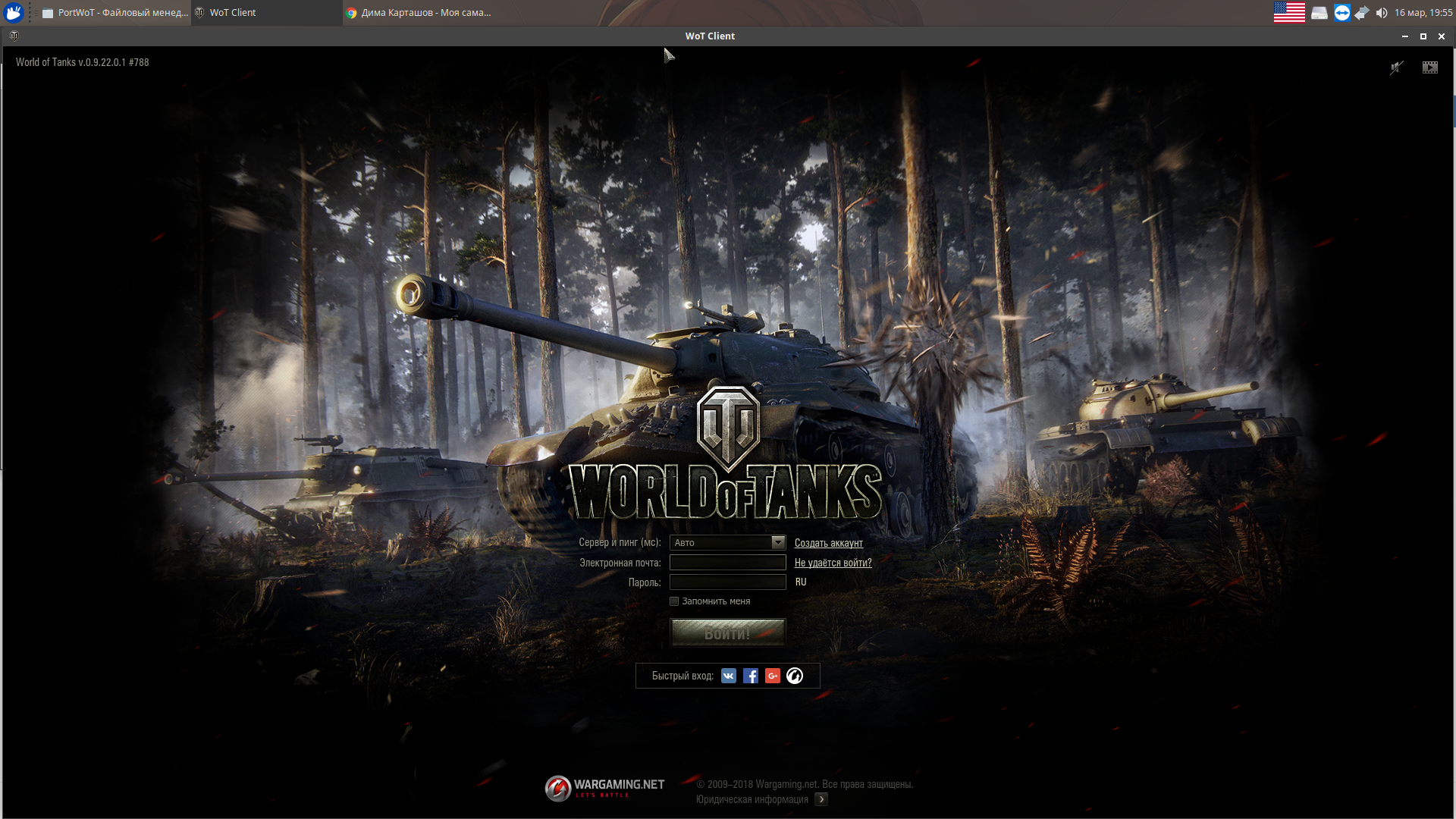The height and width of the screenshot is (819, 1456).
Task: Toggle the 'Запомнить меня' checkbox
Action: pos(674,601)
